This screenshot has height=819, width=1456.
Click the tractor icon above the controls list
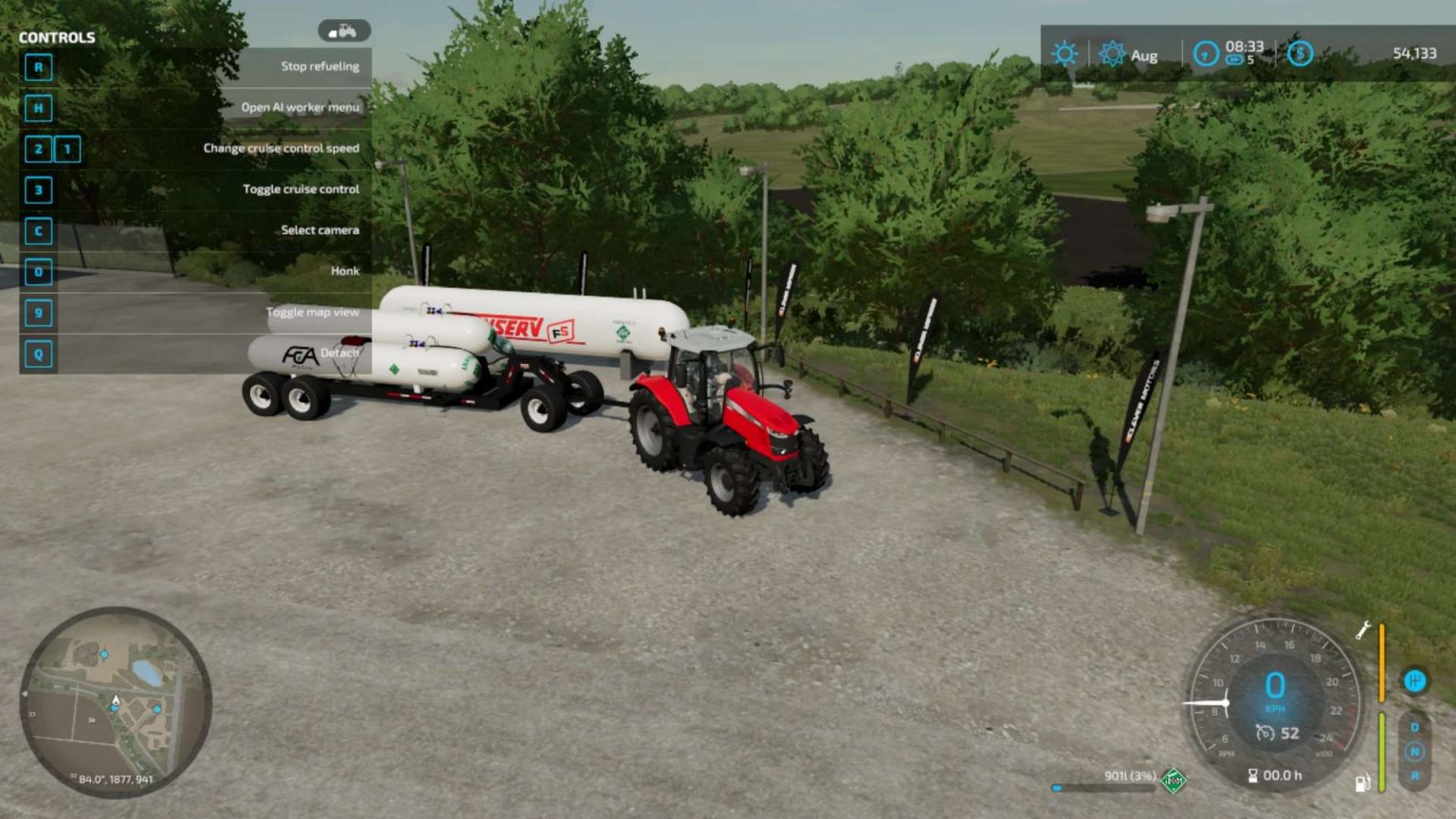coord(345,31)
